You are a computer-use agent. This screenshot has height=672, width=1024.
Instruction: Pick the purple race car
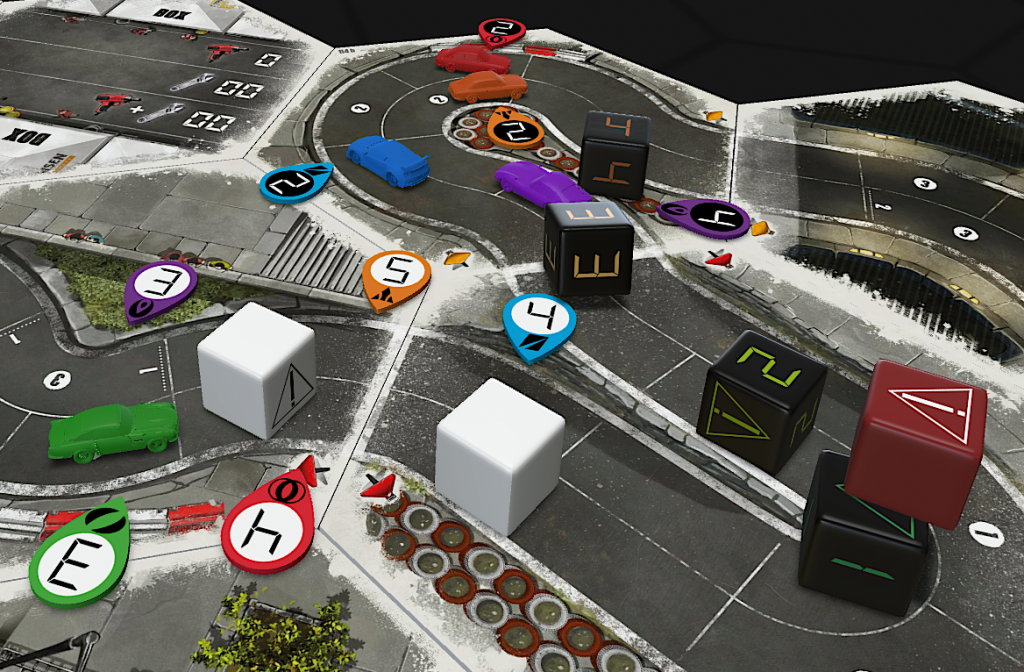click(541, 184)
